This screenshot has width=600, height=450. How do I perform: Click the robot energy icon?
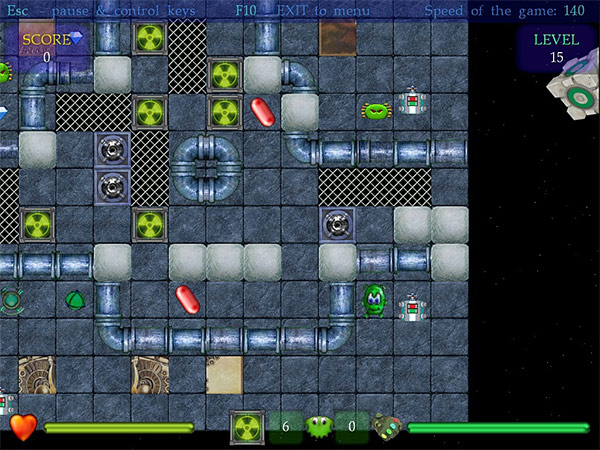pyautogui.click(x=388, y=427)
